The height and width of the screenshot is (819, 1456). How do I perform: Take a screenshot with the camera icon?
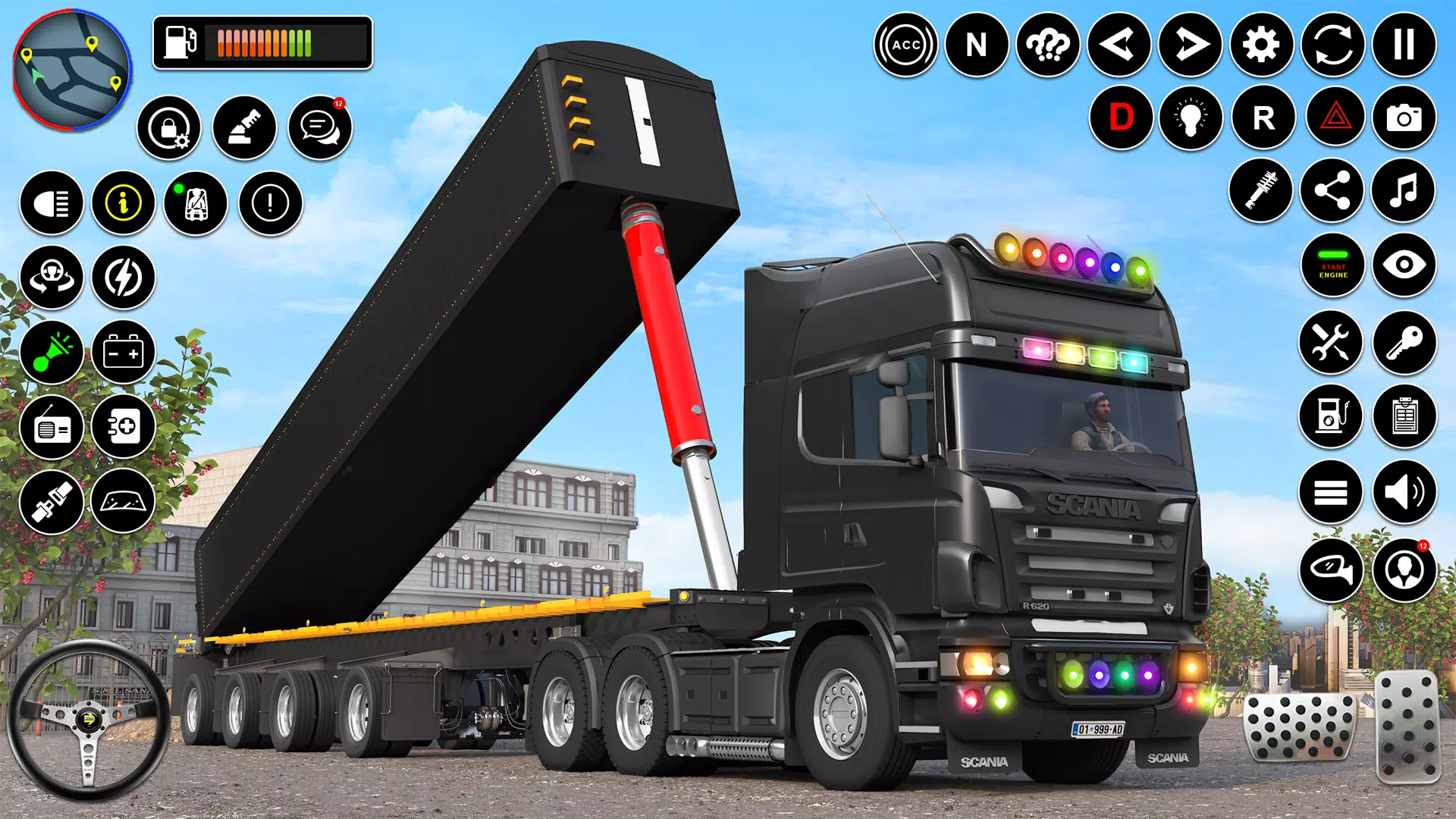click(1404, 118)
